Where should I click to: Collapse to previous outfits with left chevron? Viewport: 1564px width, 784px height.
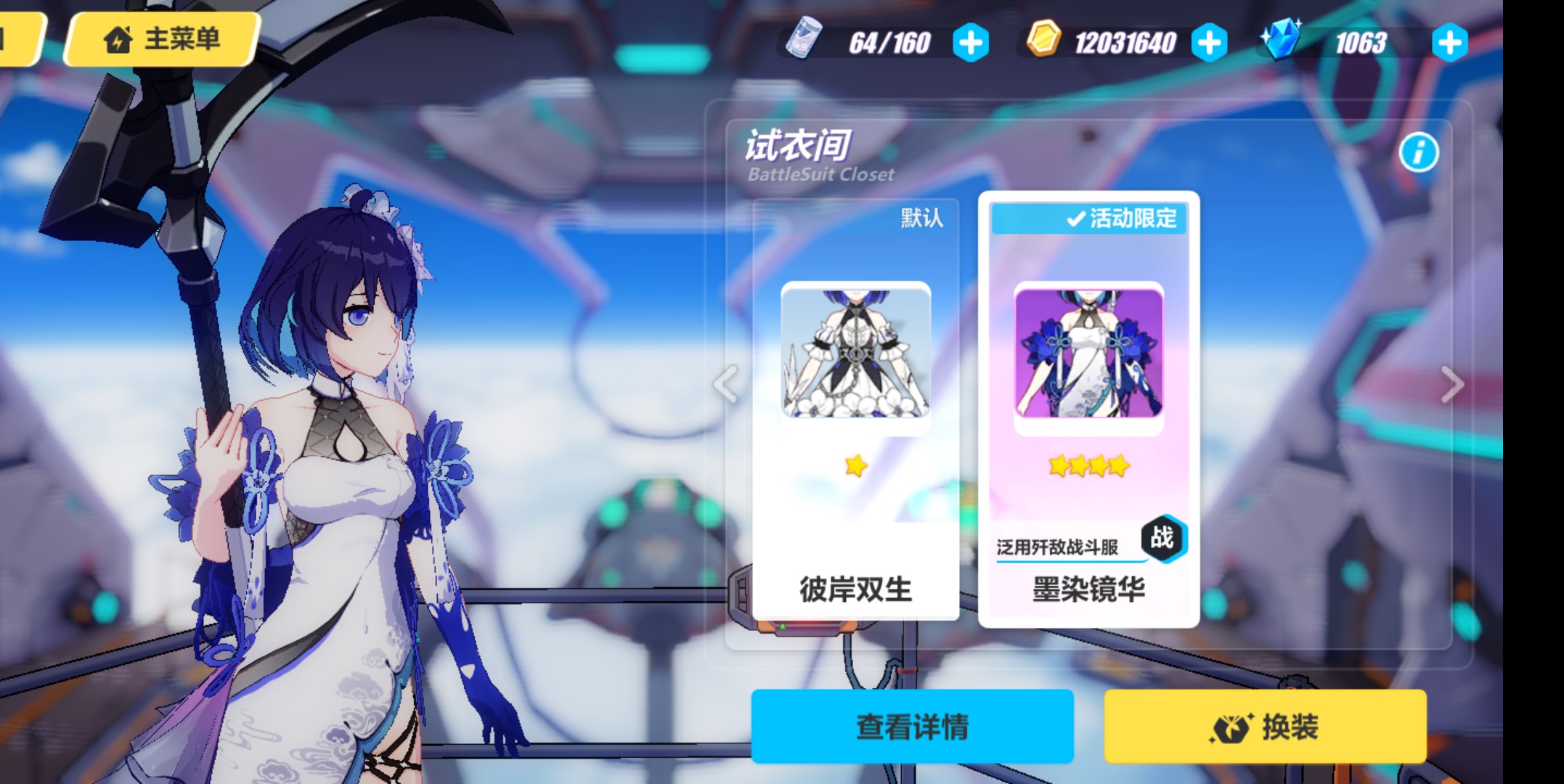[724, 383]
